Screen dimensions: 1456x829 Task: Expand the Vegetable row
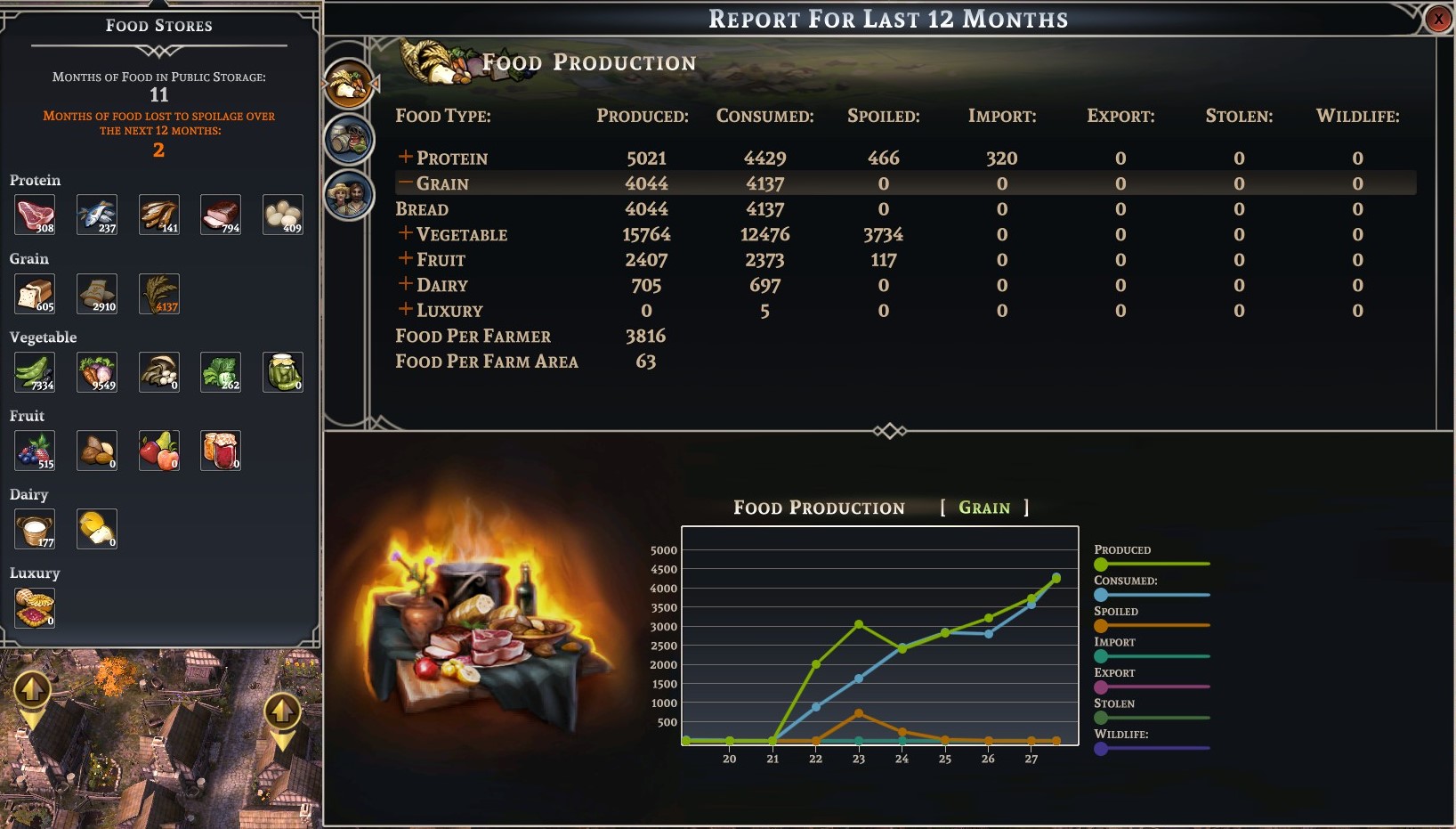(405, 234)
